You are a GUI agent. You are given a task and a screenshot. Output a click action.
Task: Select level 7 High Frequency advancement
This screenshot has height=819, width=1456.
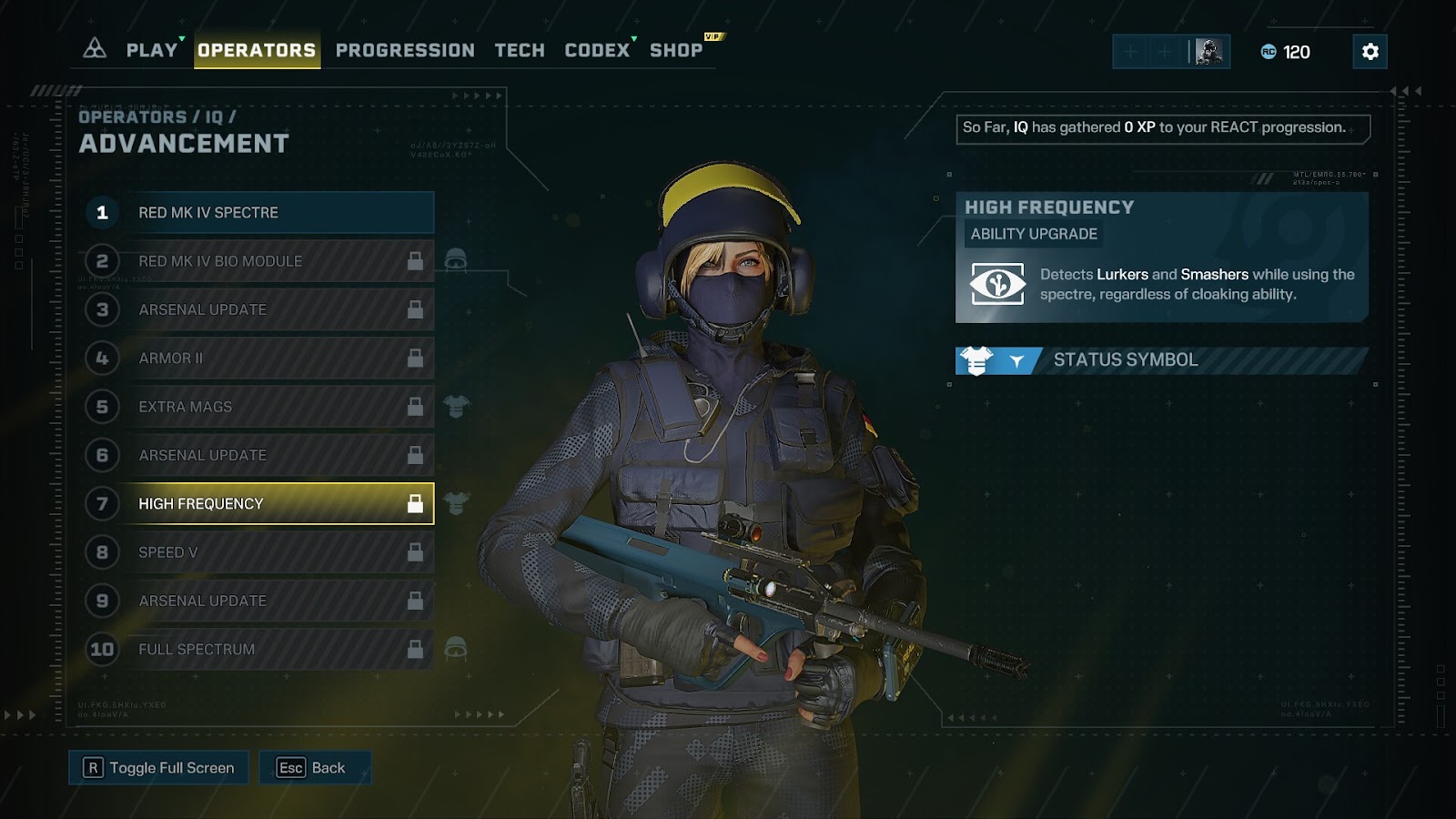(x=278, y=504)
